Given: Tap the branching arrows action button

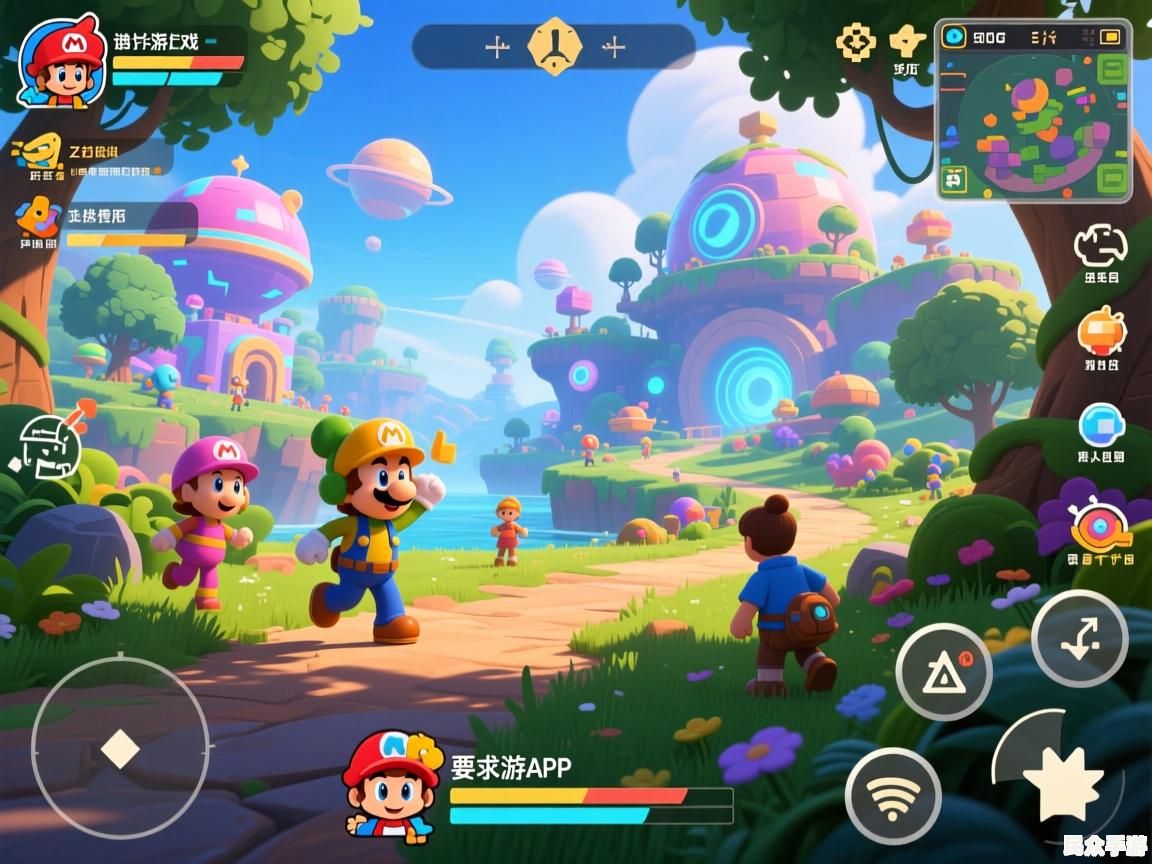Looking at the screenshot, I should click(x=1079, y=638).
